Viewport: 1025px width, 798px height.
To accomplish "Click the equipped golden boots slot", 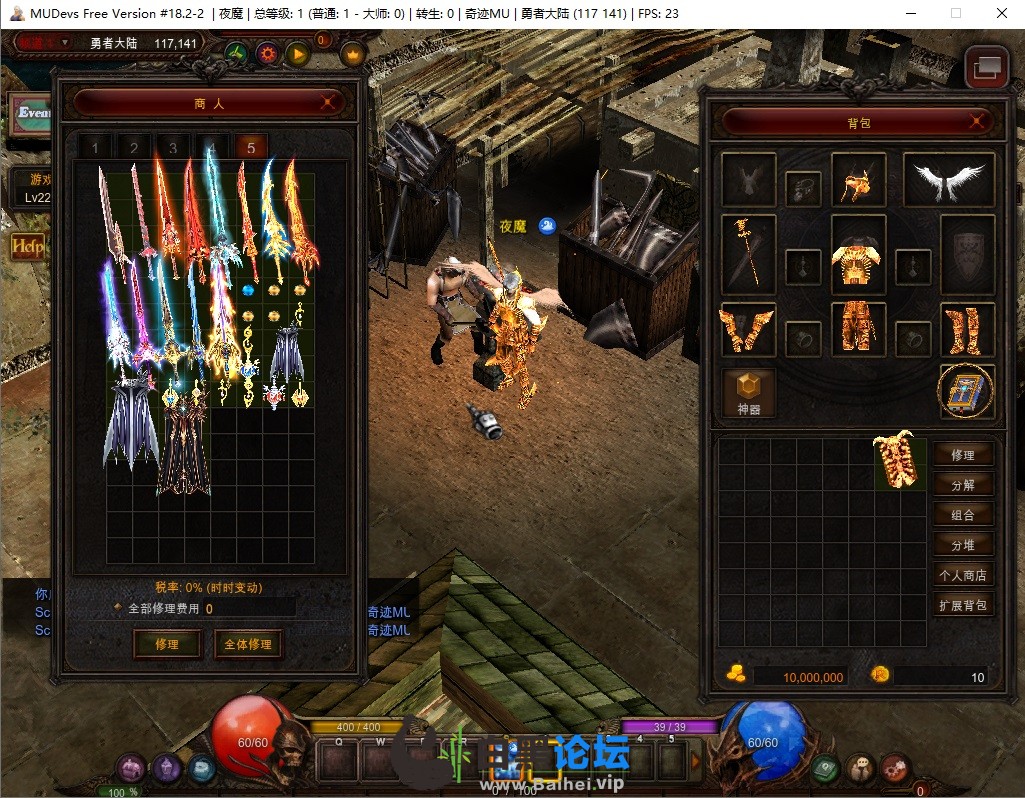I will click(967, 330).
